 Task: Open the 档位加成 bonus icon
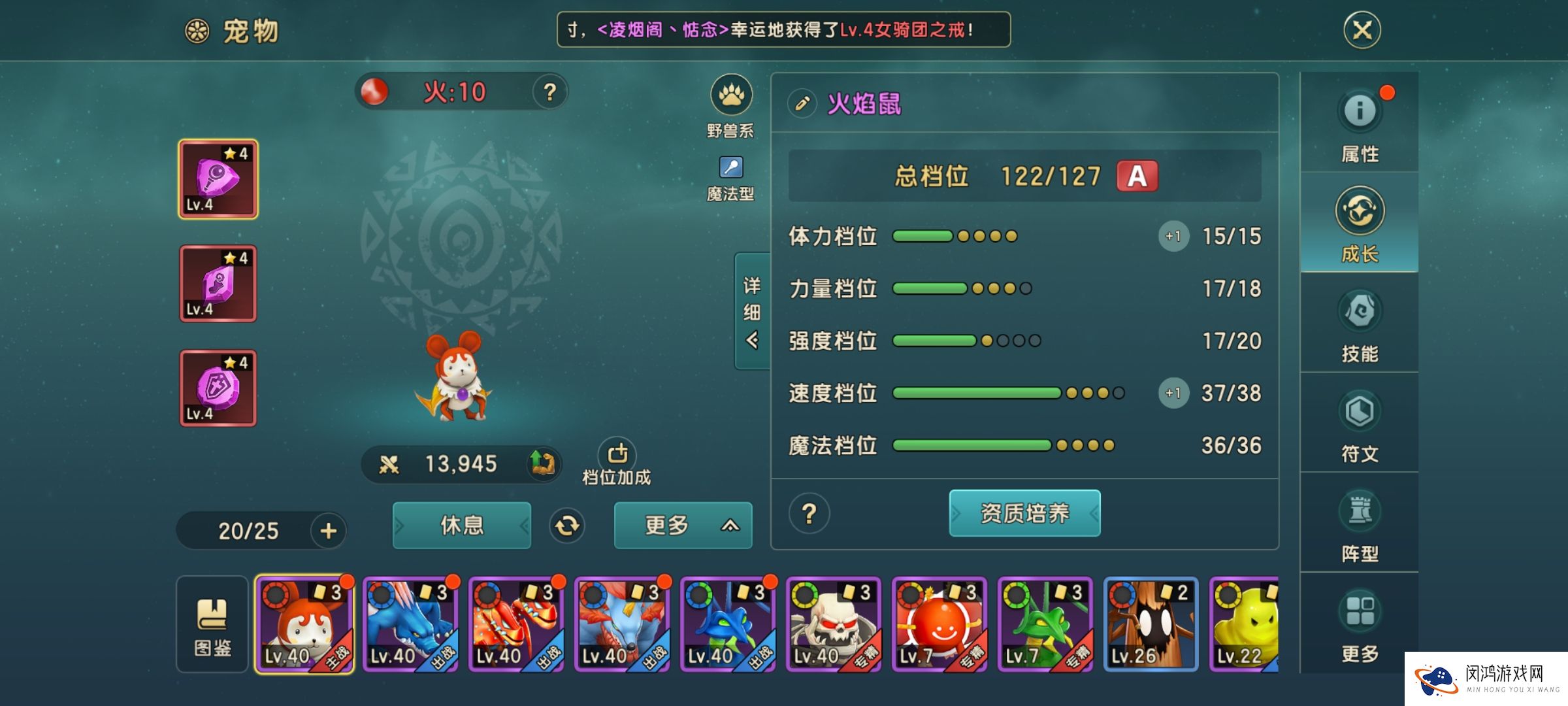pos(617,460)
